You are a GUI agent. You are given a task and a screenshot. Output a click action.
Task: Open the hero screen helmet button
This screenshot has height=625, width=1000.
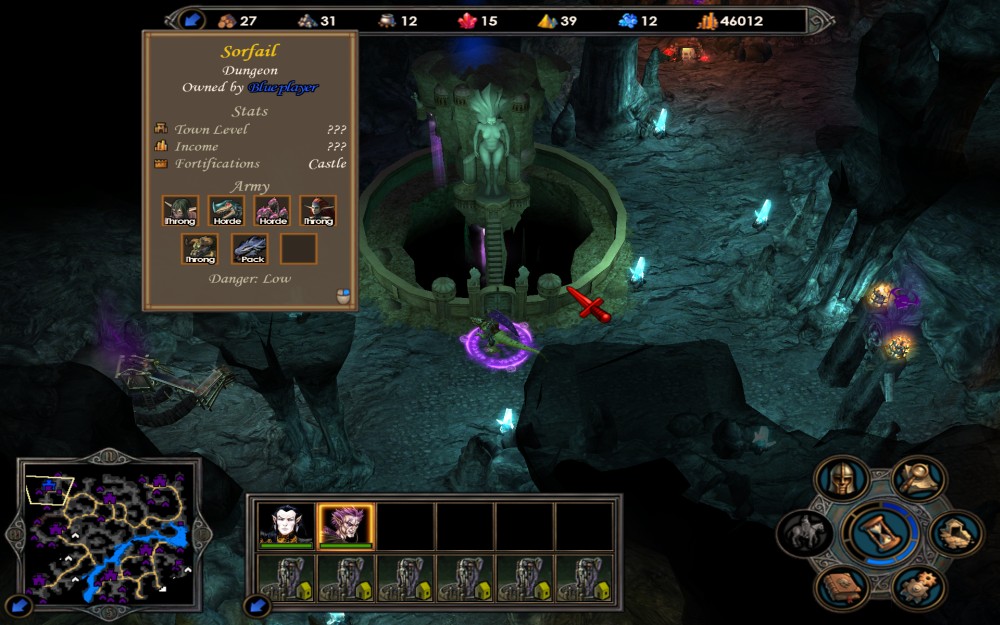pos(842,481)
